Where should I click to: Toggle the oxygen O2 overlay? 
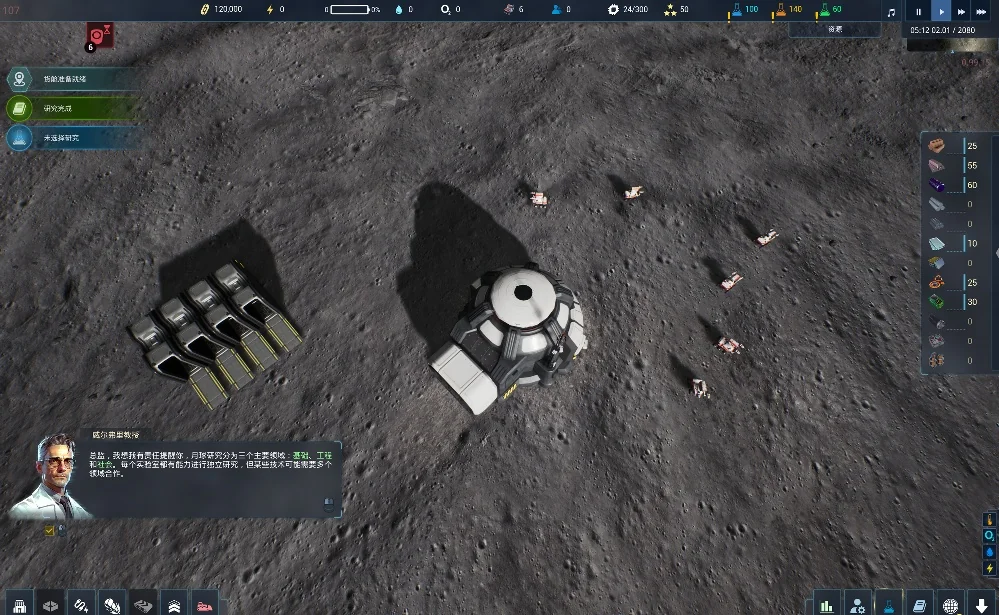[990, 535]
